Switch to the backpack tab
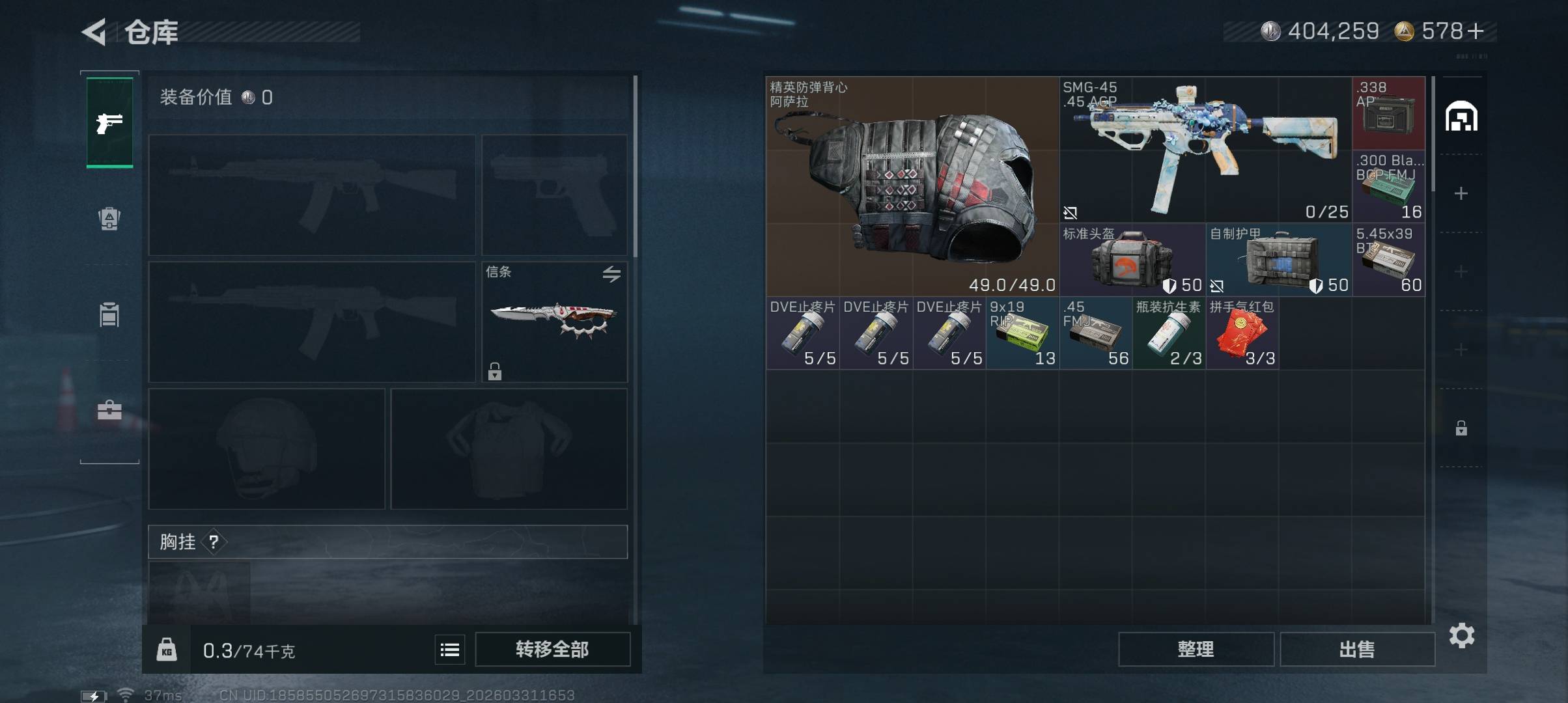This screenshot has height=703, width=1568. pos(109,219)
